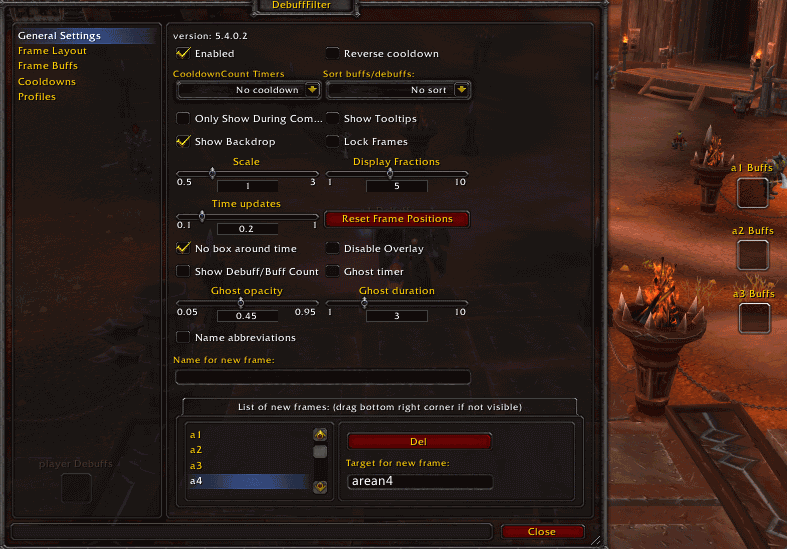Enable the Ghost timer option
Image resolution: width=787 pixels, height=549 pixels.
pyautogui.click(x=333, y=271)
